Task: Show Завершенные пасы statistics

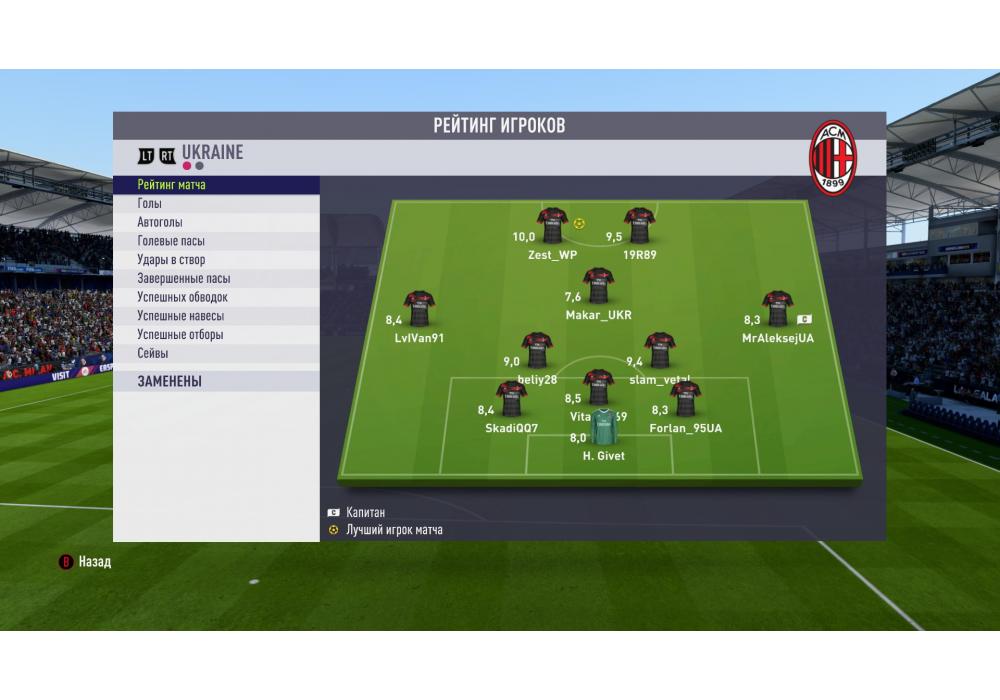Action: [216, 279]
